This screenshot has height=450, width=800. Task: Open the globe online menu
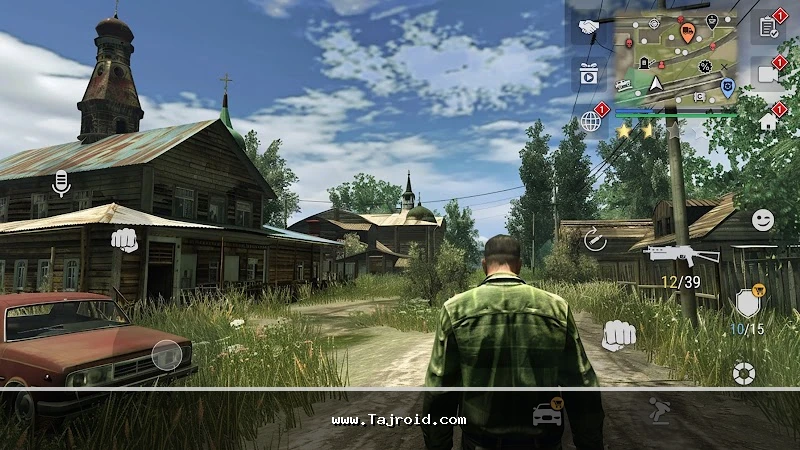(x=590, y=121)
